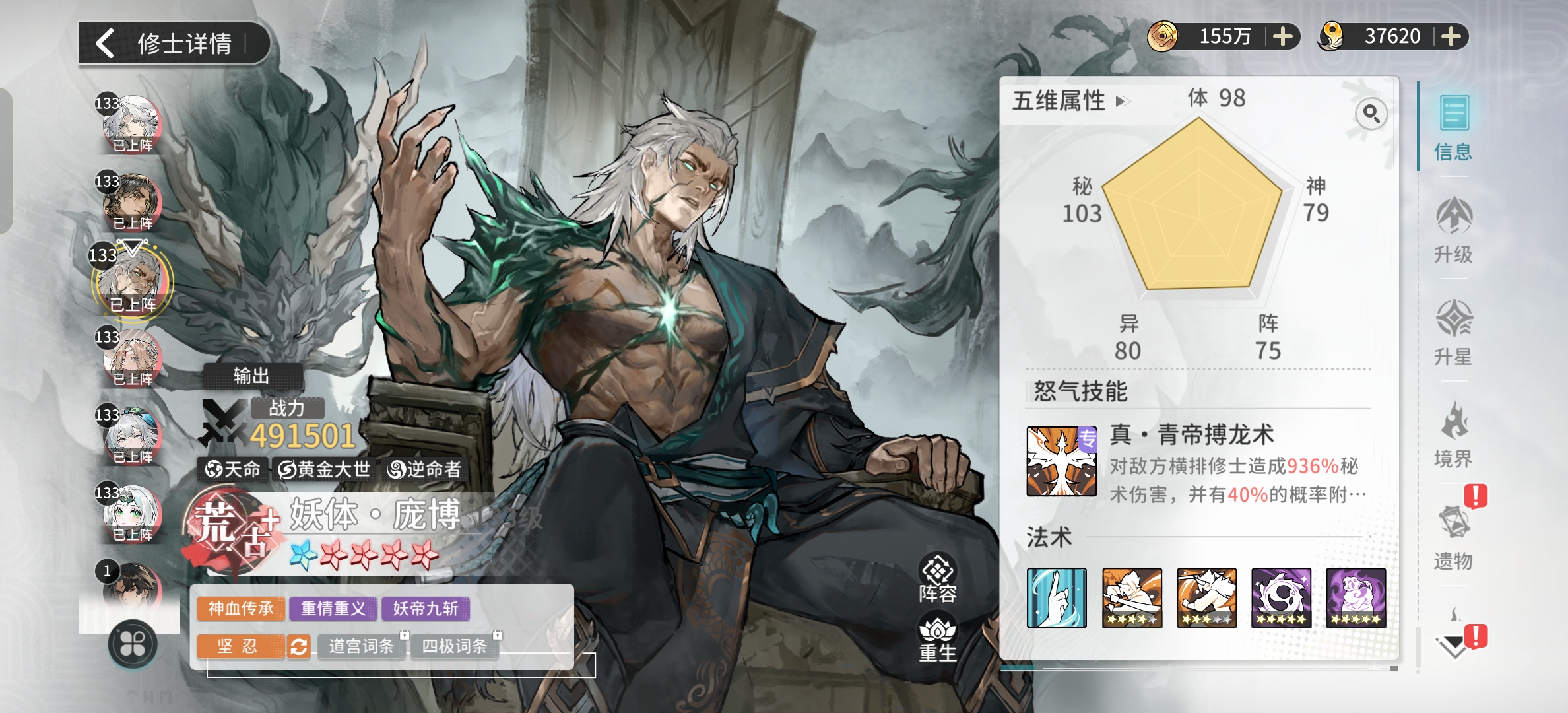Image resolution: width=1568 pixels, height=713 pixels.
Task: View the 神血传承 trait tag
Action: point(241,608)
